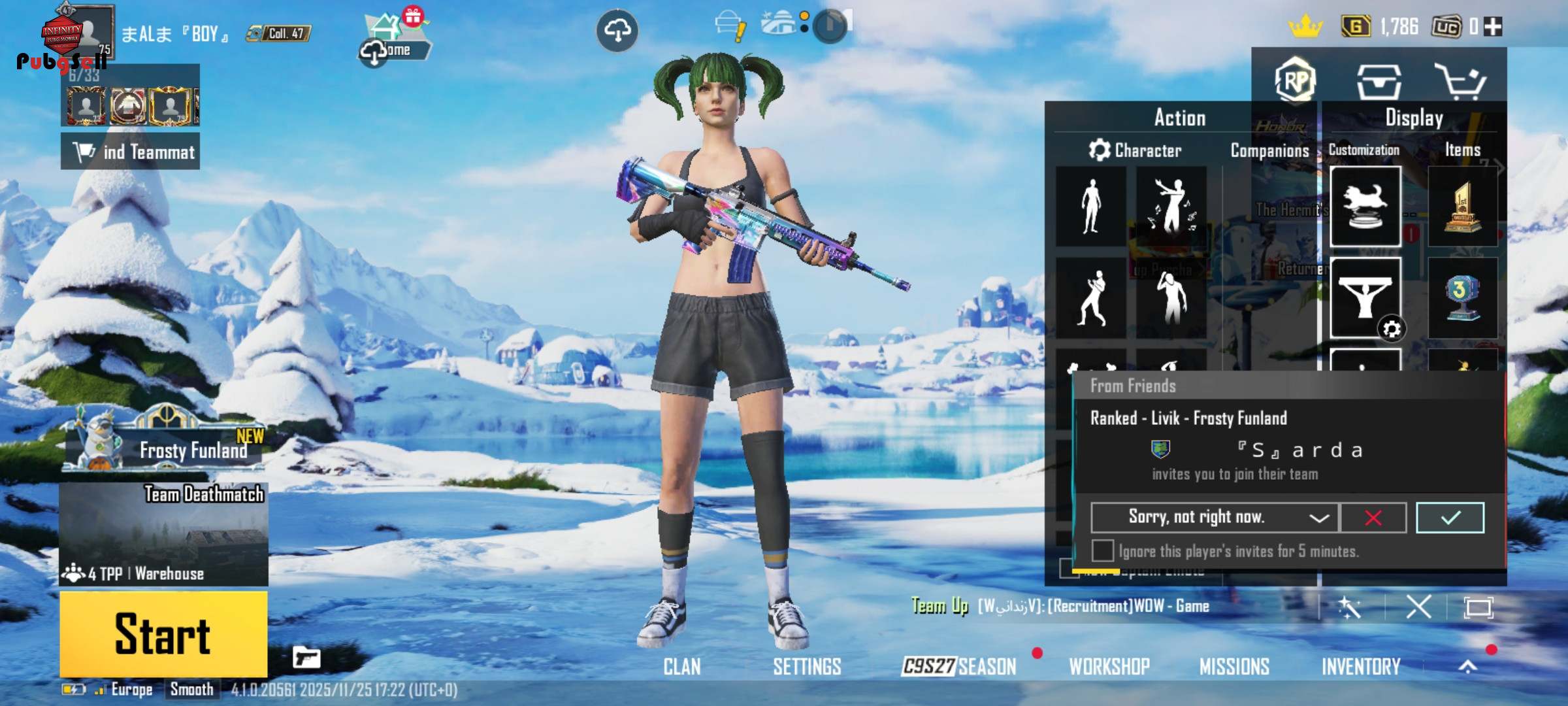Choose the Team Deathmatch Warehouse mode card
The width and height of the screenshot is (1568, 706).
click(163, 534)
